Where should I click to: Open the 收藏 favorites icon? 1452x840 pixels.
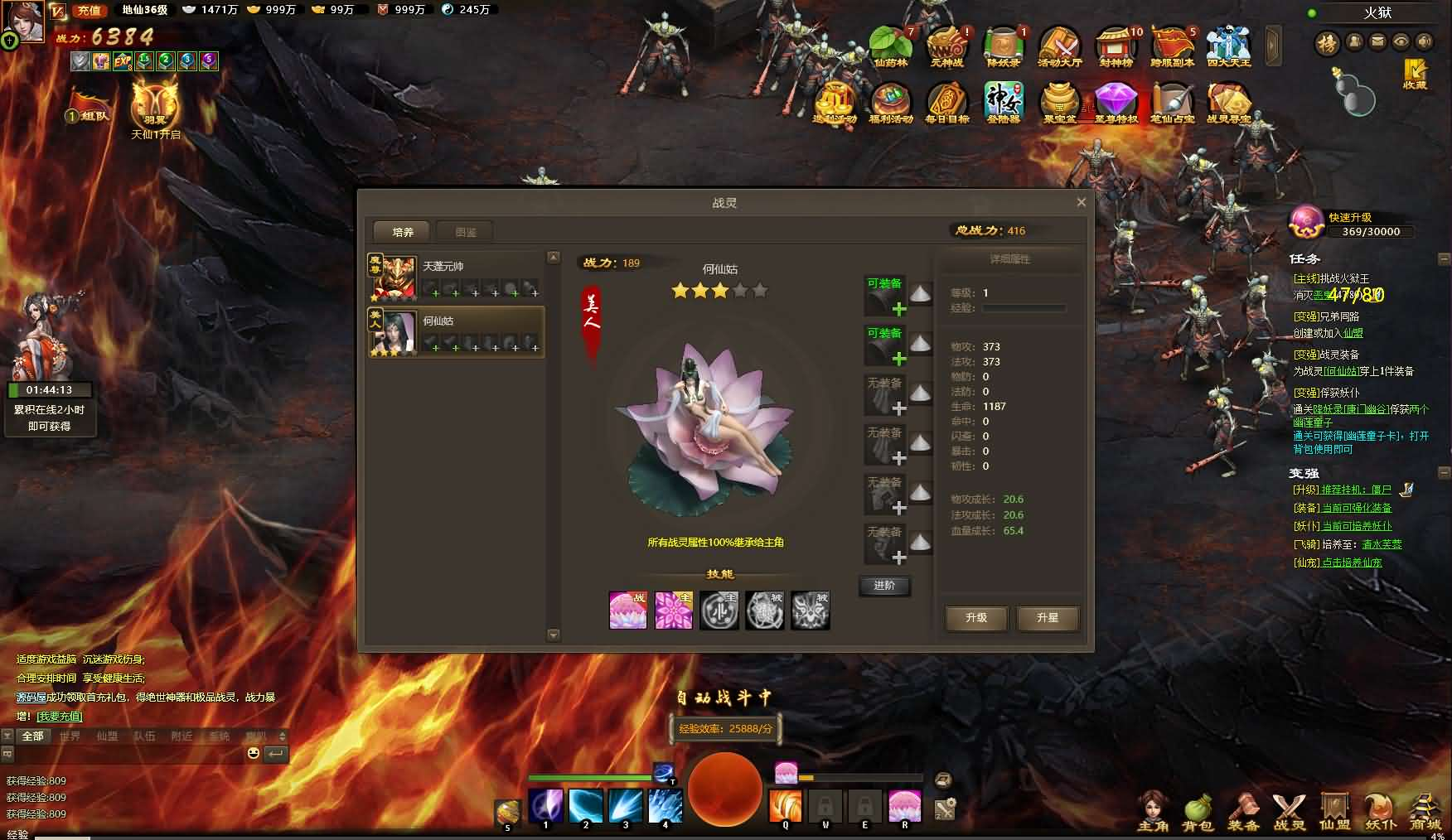tap(1415, 73)
